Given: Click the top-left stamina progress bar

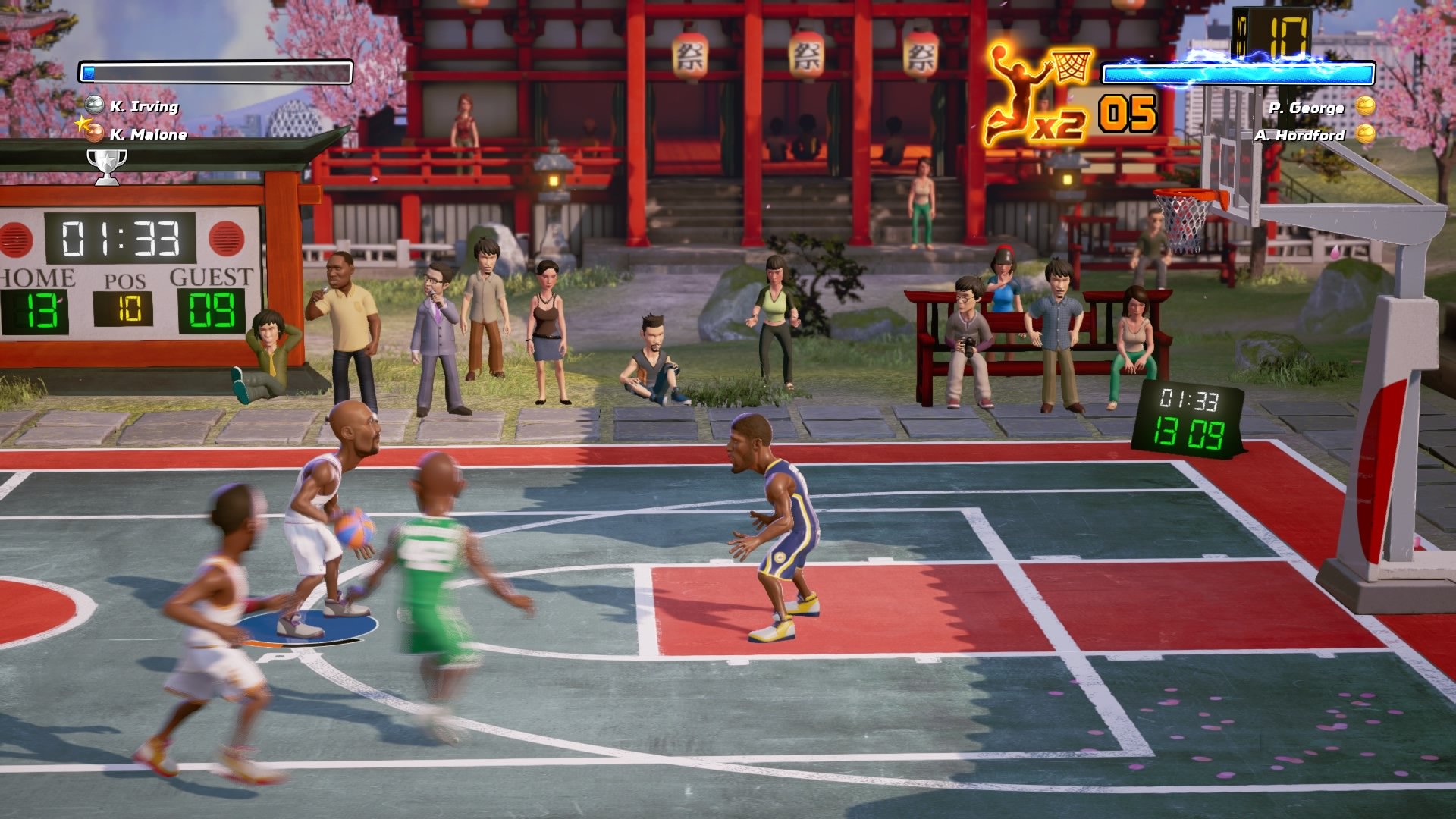Looking at the screenshot, I should pyautogui.click(x=215, y=71).
